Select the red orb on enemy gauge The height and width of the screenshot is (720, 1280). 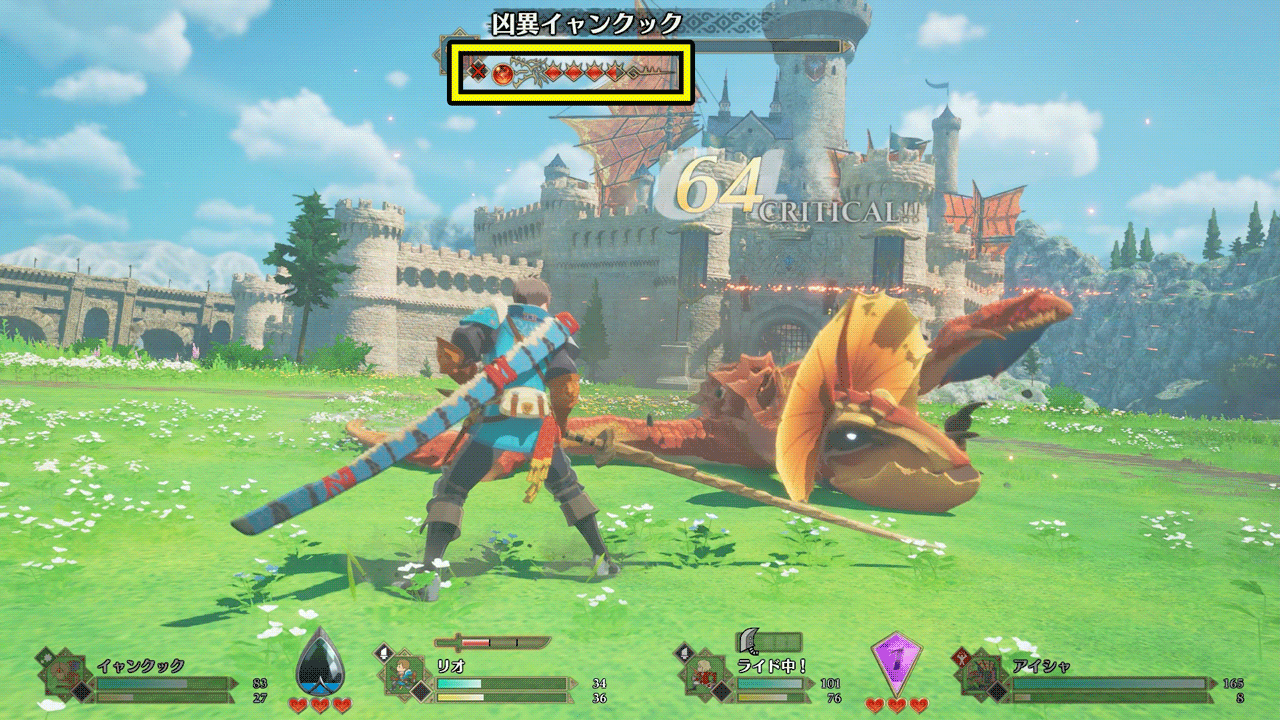point(503,72)
